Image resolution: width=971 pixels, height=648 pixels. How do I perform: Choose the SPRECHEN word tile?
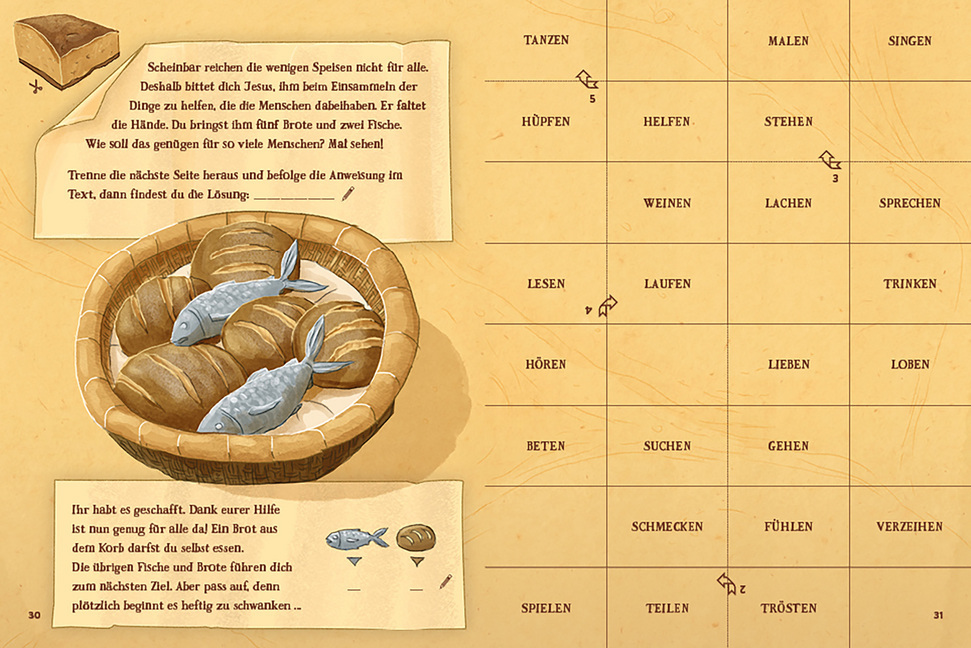[909, 203]
